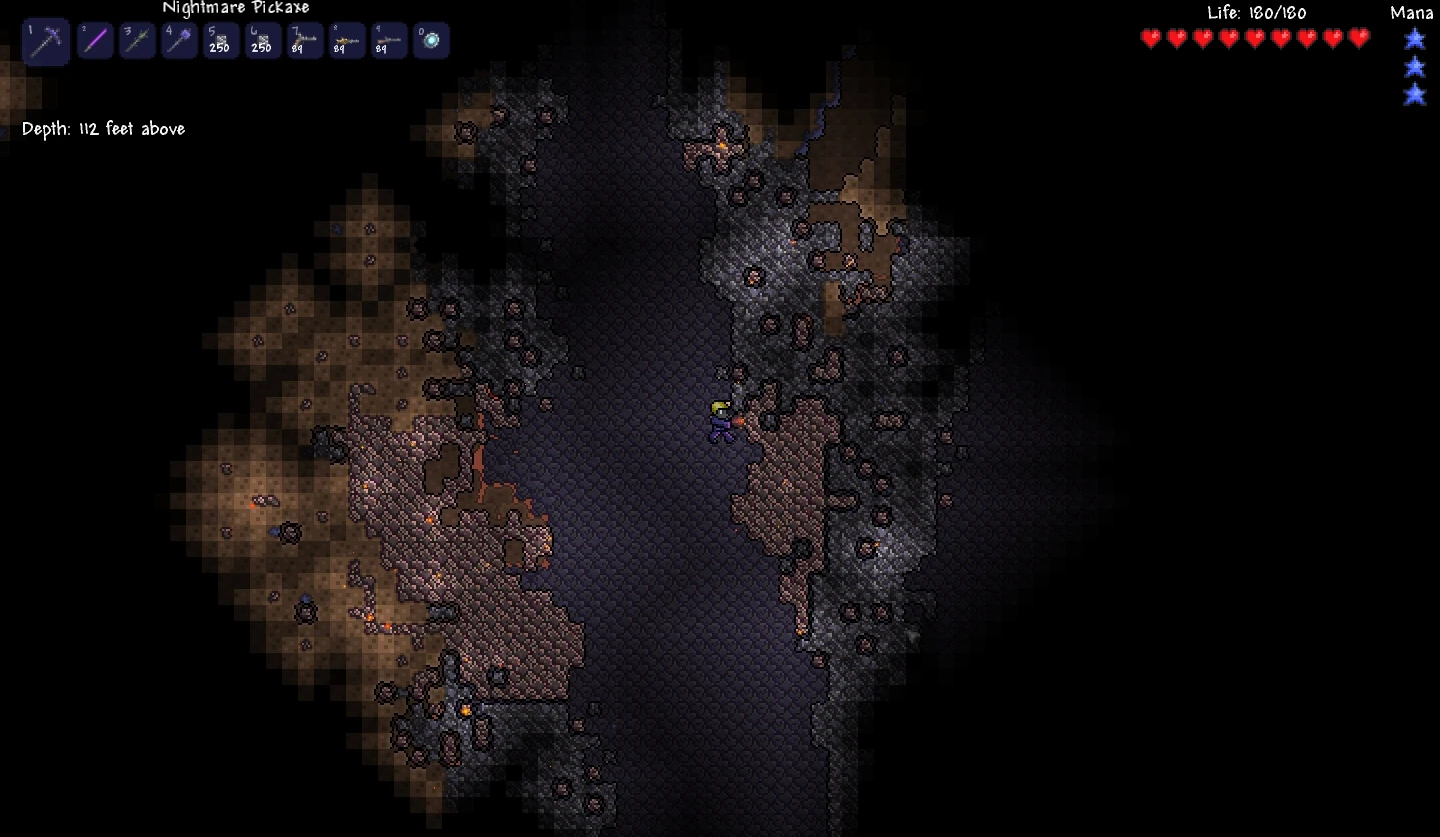The height and width of the screenshot is (837, 1440).
Task: Select the purple staff in slot 4
Action: (179, 40)
